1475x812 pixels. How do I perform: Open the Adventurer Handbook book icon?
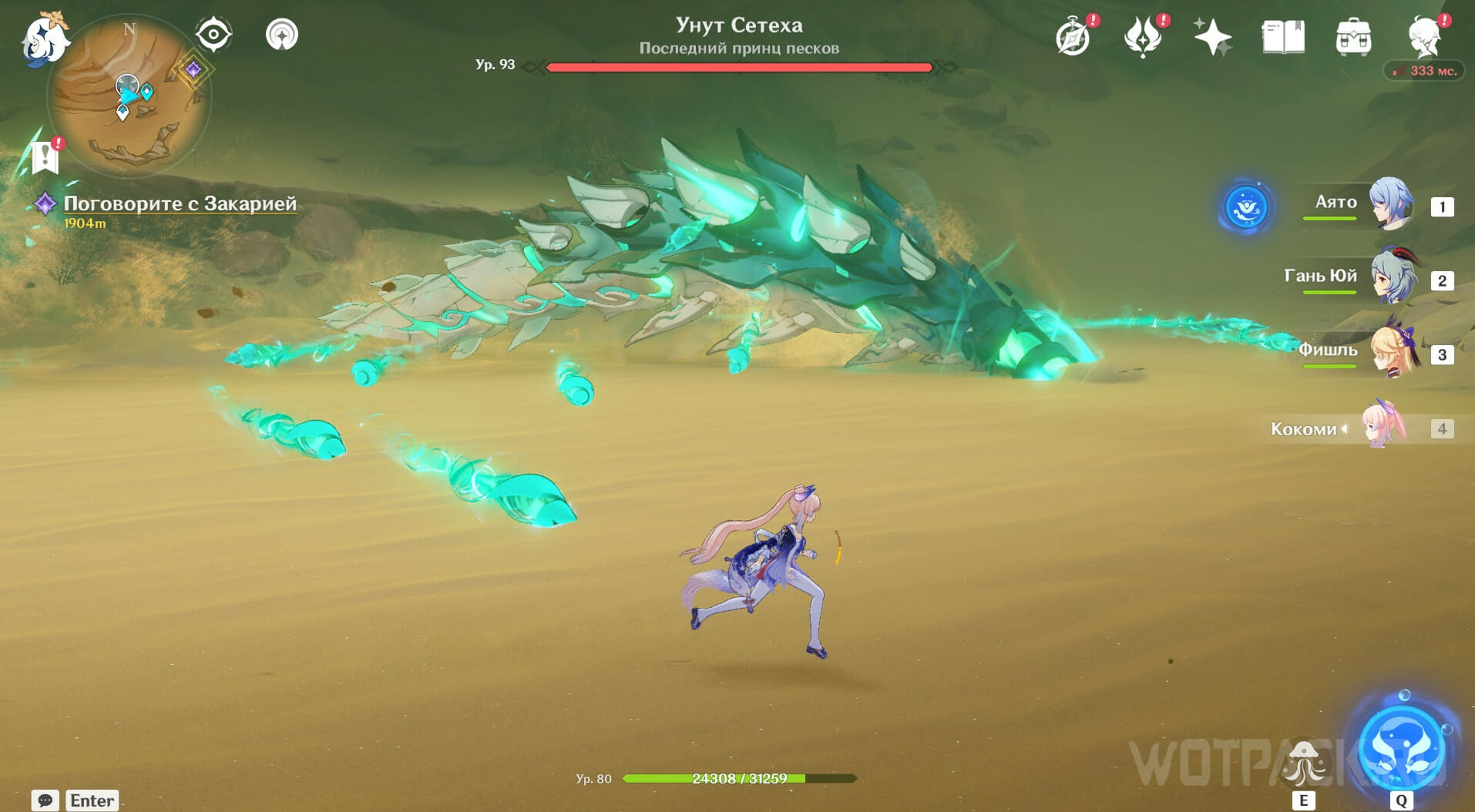[x=1283, y=37]
